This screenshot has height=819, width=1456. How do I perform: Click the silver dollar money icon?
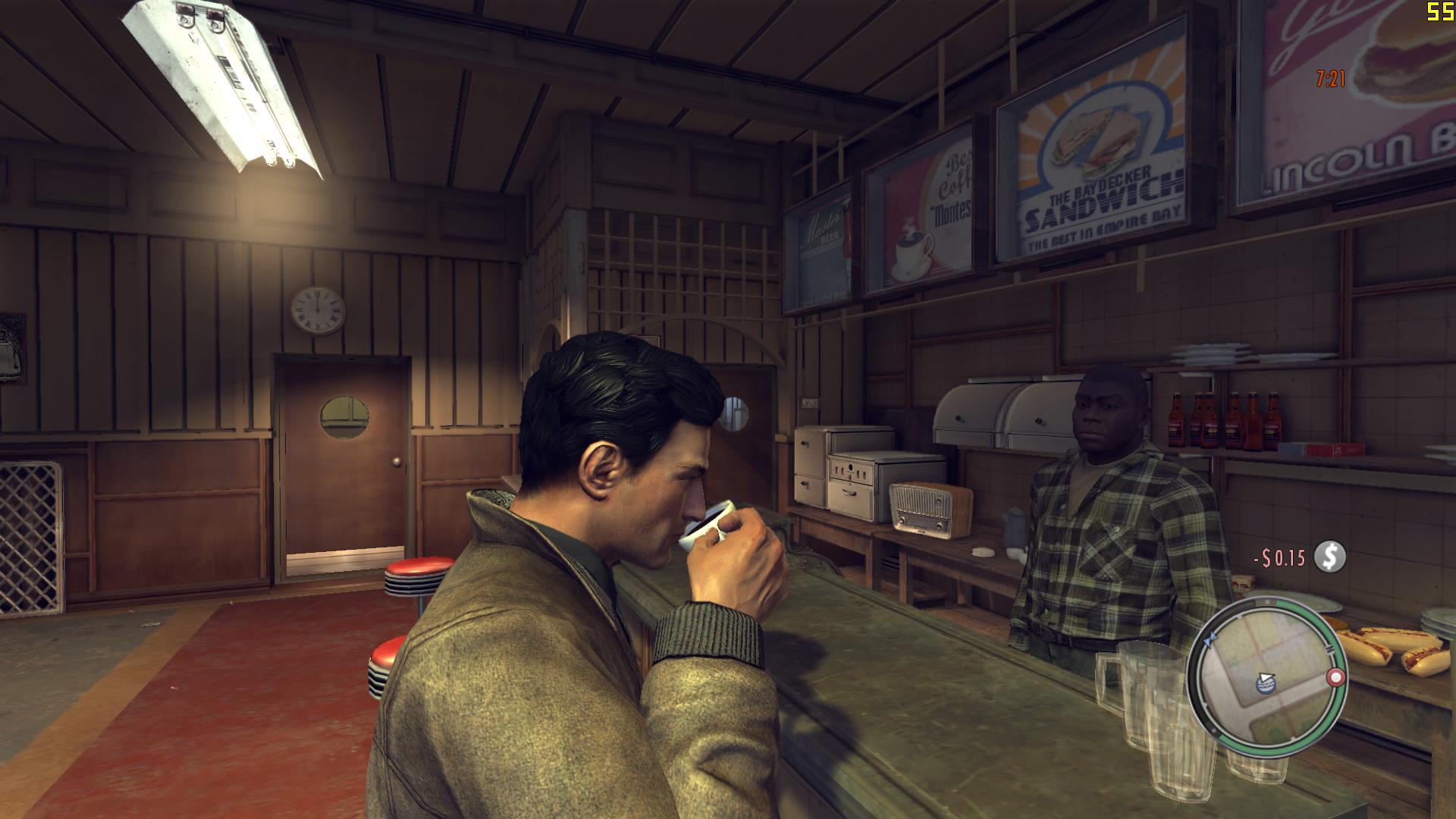(1329, 557)
